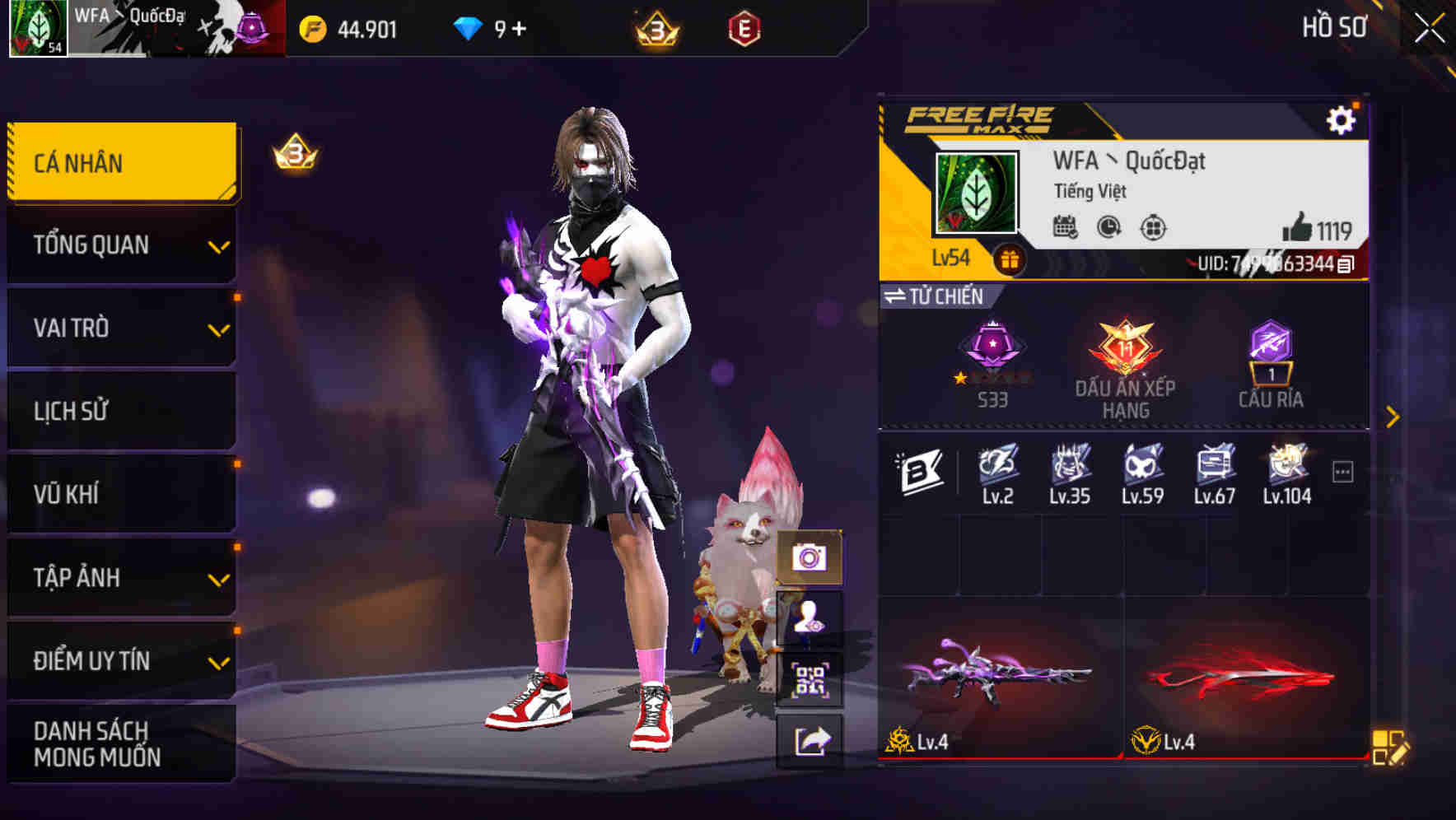The width and height of the screenshot is (1456, 820).
Task: Select the Cá Nhân tab
Action: point(120,162)
